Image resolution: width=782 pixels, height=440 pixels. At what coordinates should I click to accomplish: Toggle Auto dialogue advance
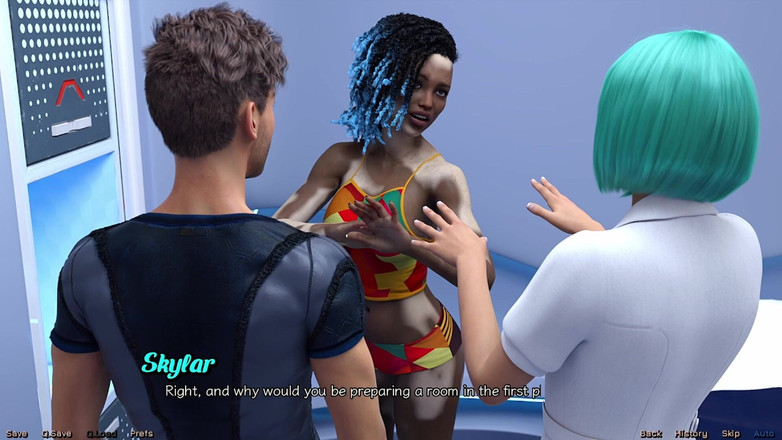tap(764, 433)
